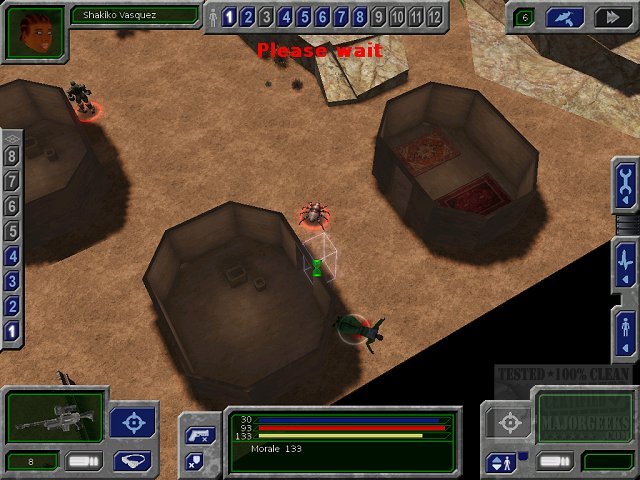Select squad member 1 in top bar
640x480 pixels.
tap(229, 17)
